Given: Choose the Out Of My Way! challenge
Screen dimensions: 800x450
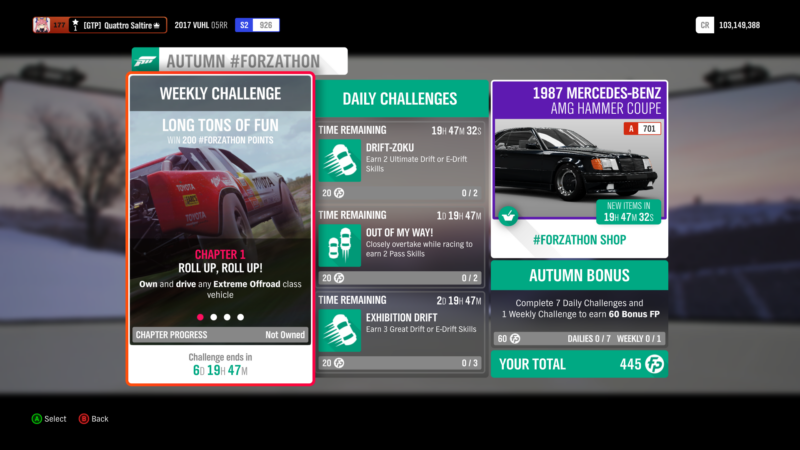Looking at the screenshot, I should pos(400,246).
